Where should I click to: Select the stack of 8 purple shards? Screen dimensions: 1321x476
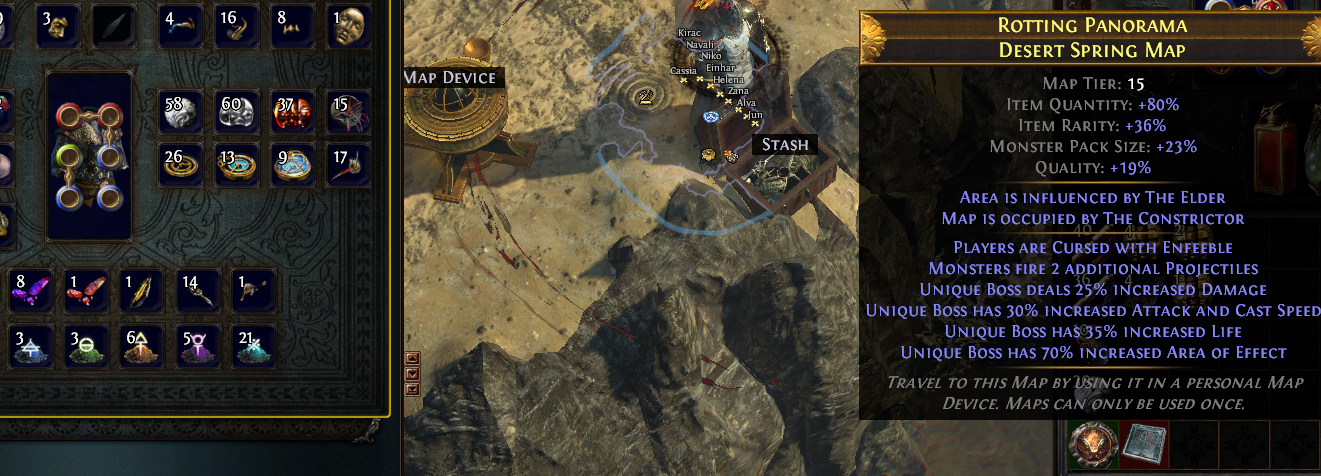(30, 289)
